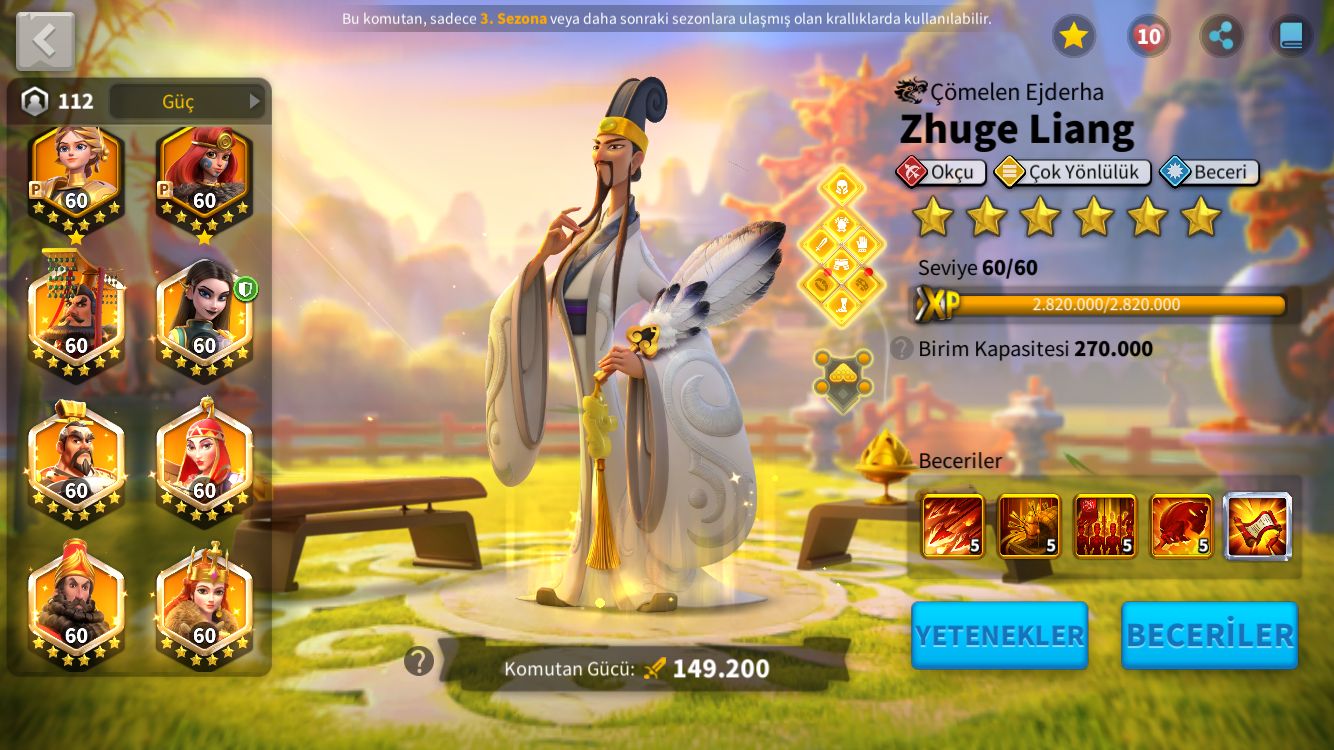Select the red-turbaned bearded commander portrait
This screenshot has width=1334, height=750.
76,603
